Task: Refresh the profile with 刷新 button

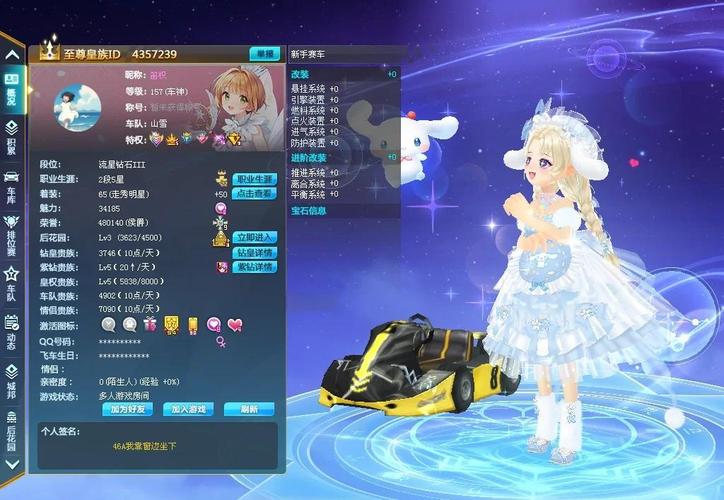Action: point(248,409)
